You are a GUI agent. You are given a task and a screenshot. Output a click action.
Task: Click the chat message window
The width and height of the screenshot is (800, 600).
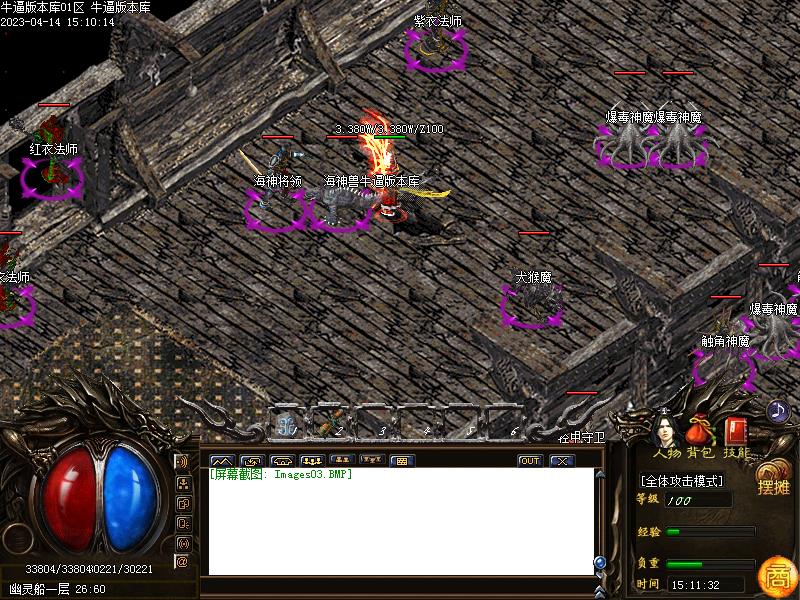[400, 522]
